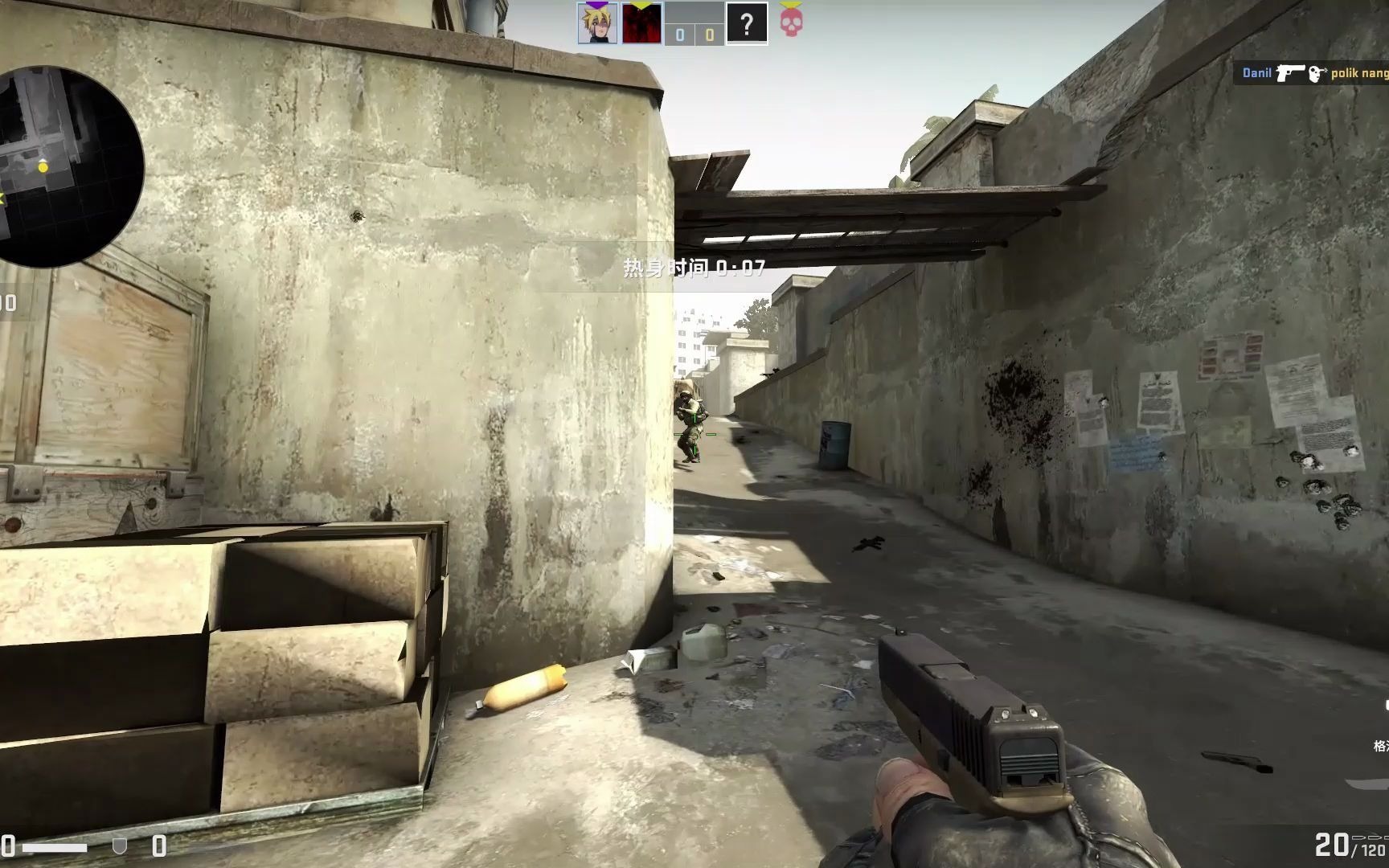Click the armor counter left of the shield
This screenshot has width=1389, height=868.
tap(159, 846)
